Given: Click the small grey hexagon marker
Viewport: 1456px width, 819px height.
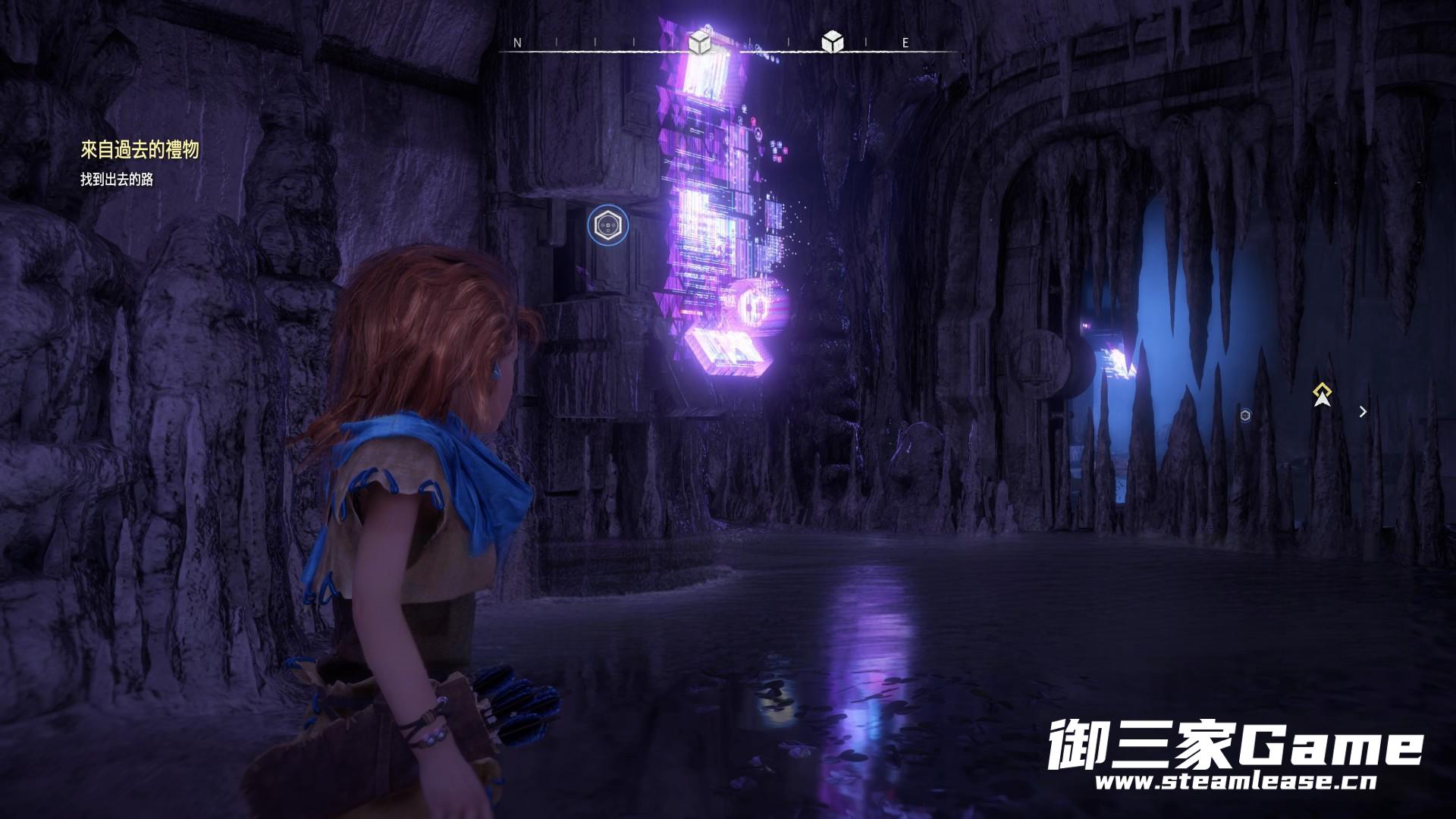Looking at the screenshot, I should tap(1245, 415).
